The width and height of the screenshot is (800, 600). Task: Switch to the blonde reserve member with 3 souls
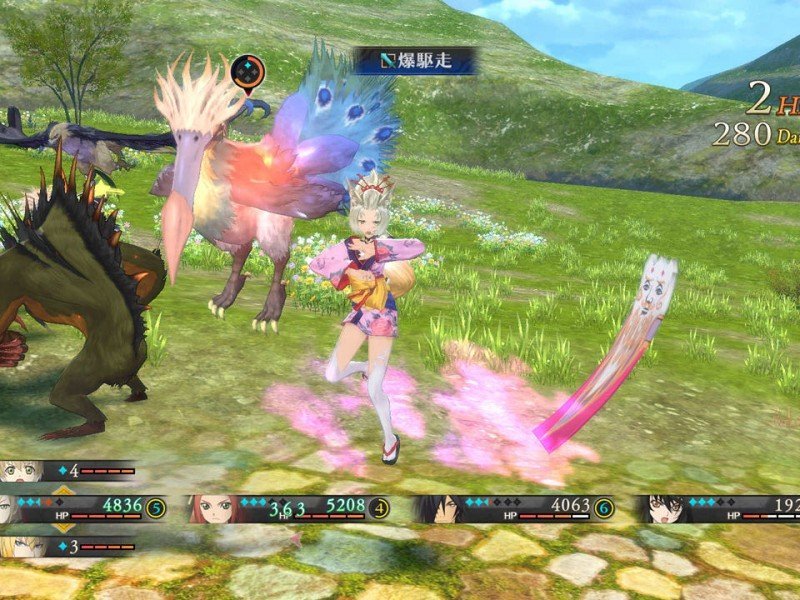[22, 547]
